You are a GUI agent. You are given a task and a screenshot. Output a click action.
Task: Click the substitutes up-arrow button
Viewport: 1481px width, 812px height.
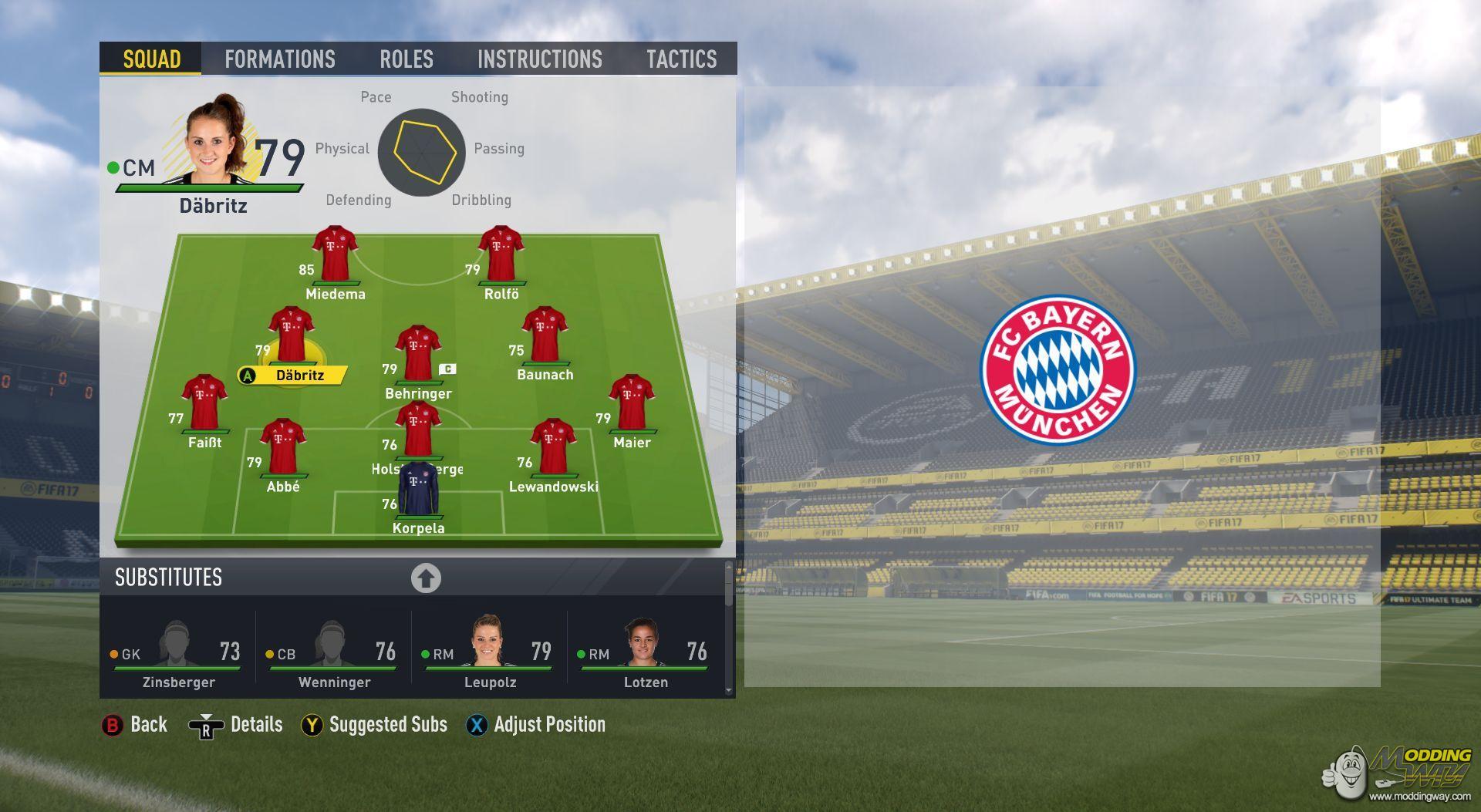click(x=426, y=578)
